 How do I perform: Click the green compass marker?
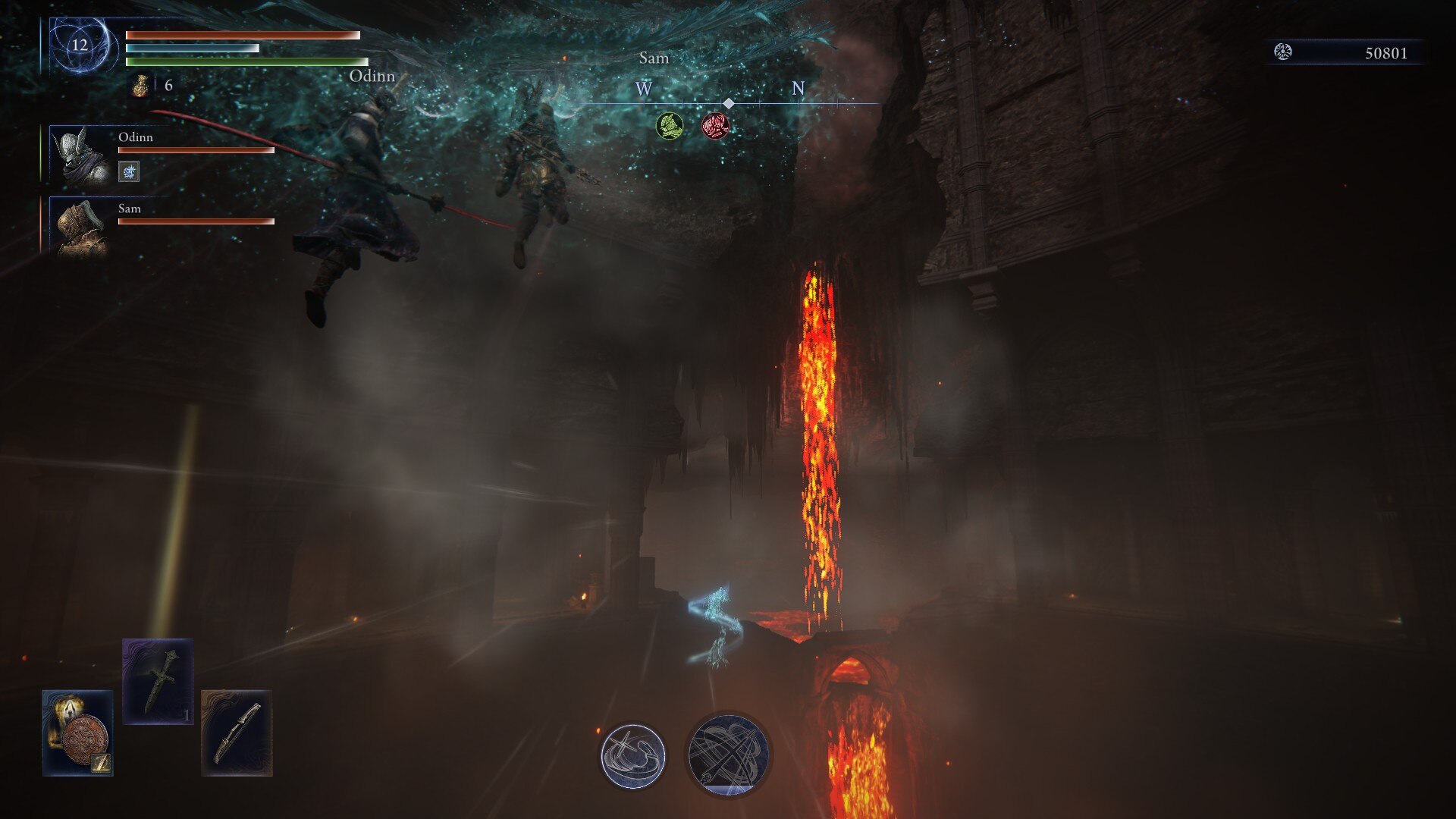[x=669, y=126]
